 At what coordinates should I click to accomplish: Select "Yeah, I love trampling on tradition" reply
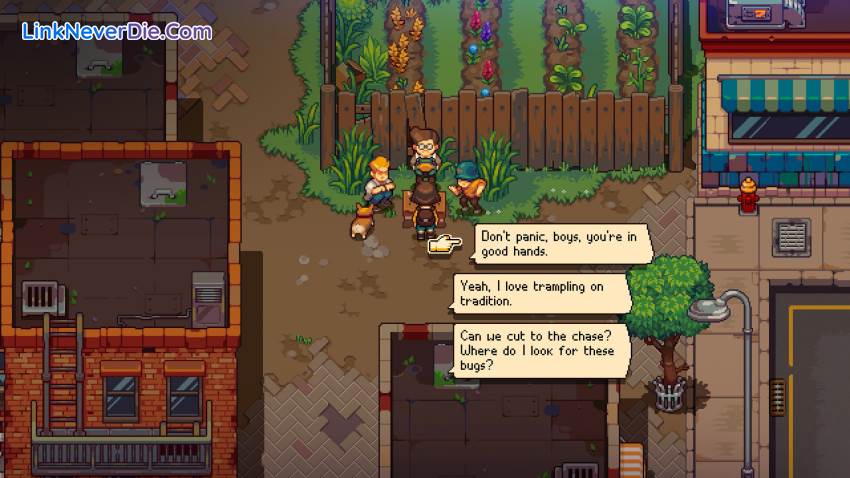[542, 293]
